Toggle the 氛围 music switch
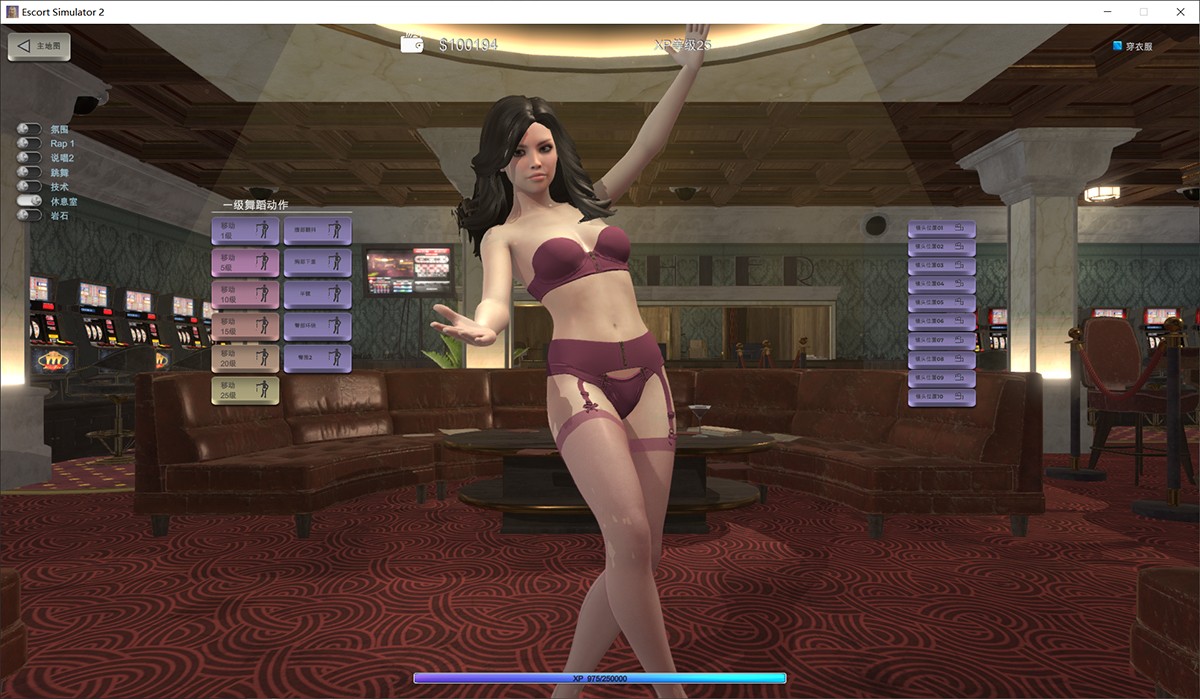 point(30,129)
